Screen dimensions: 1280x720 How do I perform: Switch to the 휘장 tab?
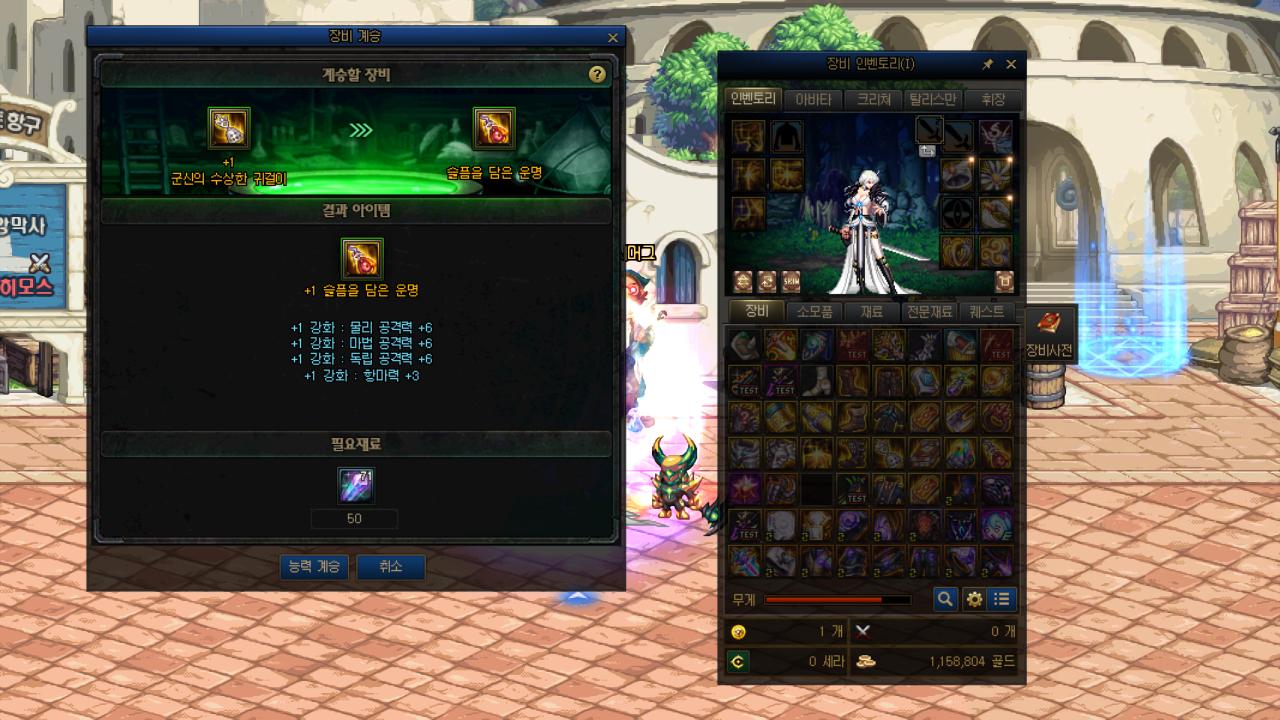992,99
